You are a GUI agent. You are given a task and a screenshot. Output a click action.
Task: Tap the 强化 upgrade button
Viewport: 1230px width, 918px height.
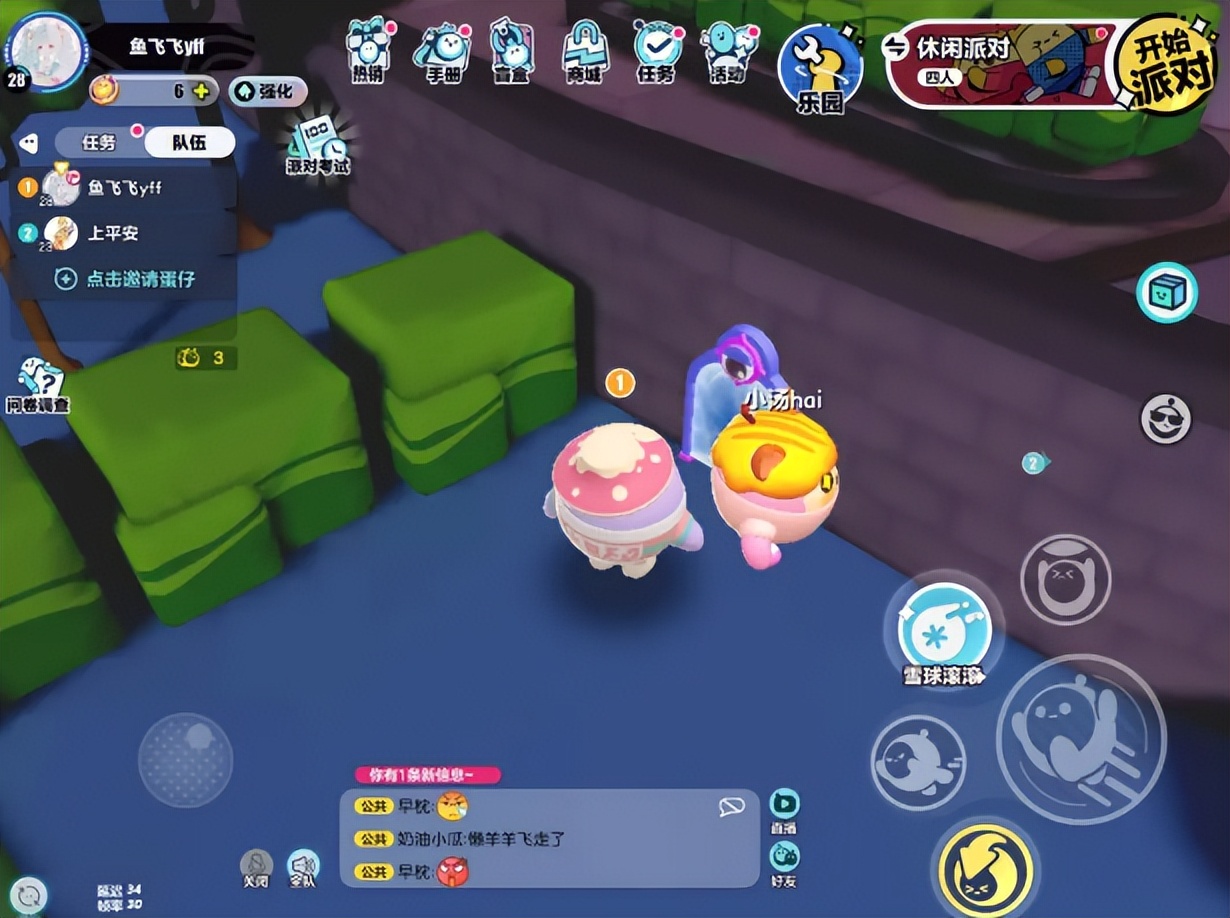point(267,91)
